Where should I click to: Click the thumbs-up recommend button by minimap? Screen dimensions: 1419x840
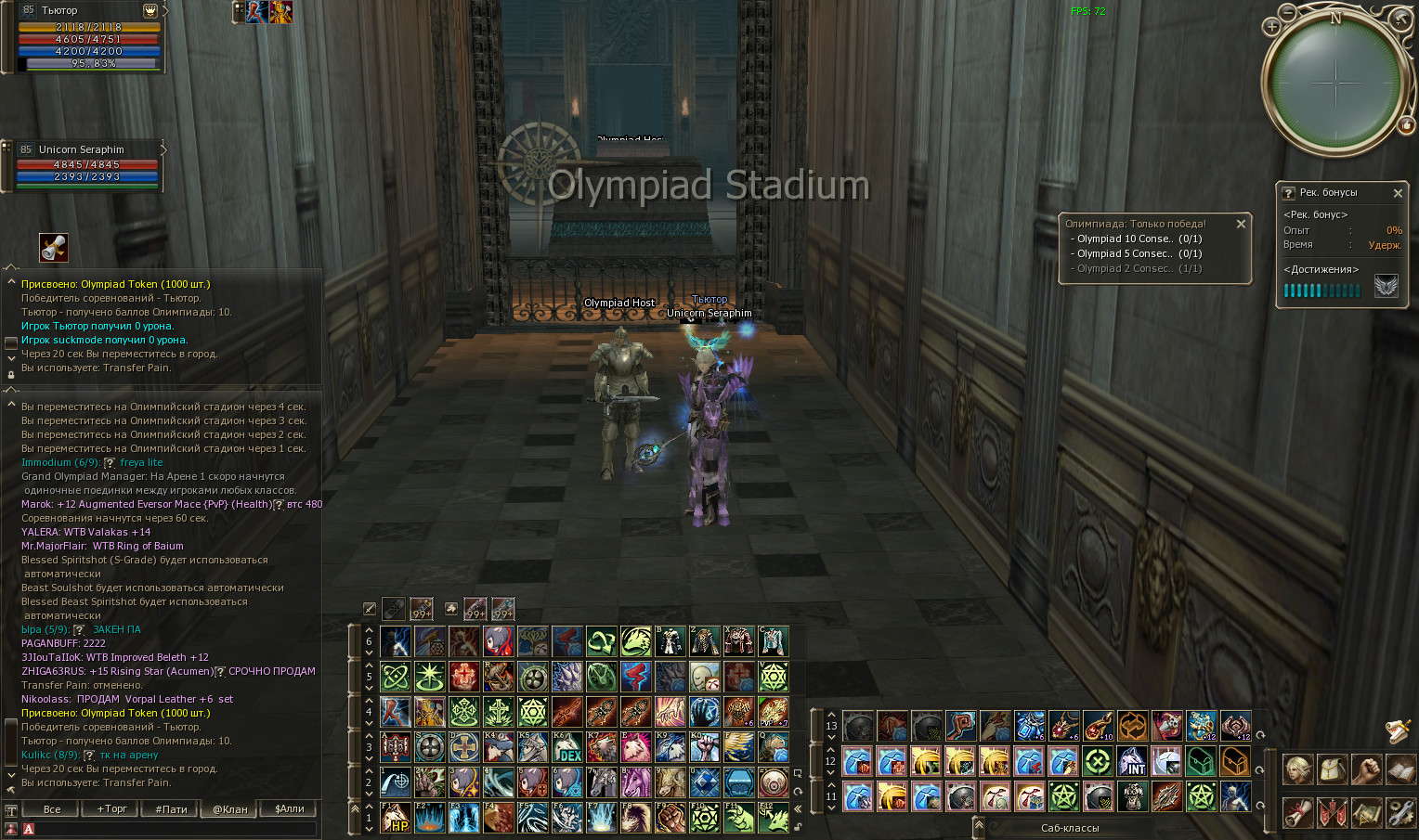pyautogui.click(x=1406, y=124)
